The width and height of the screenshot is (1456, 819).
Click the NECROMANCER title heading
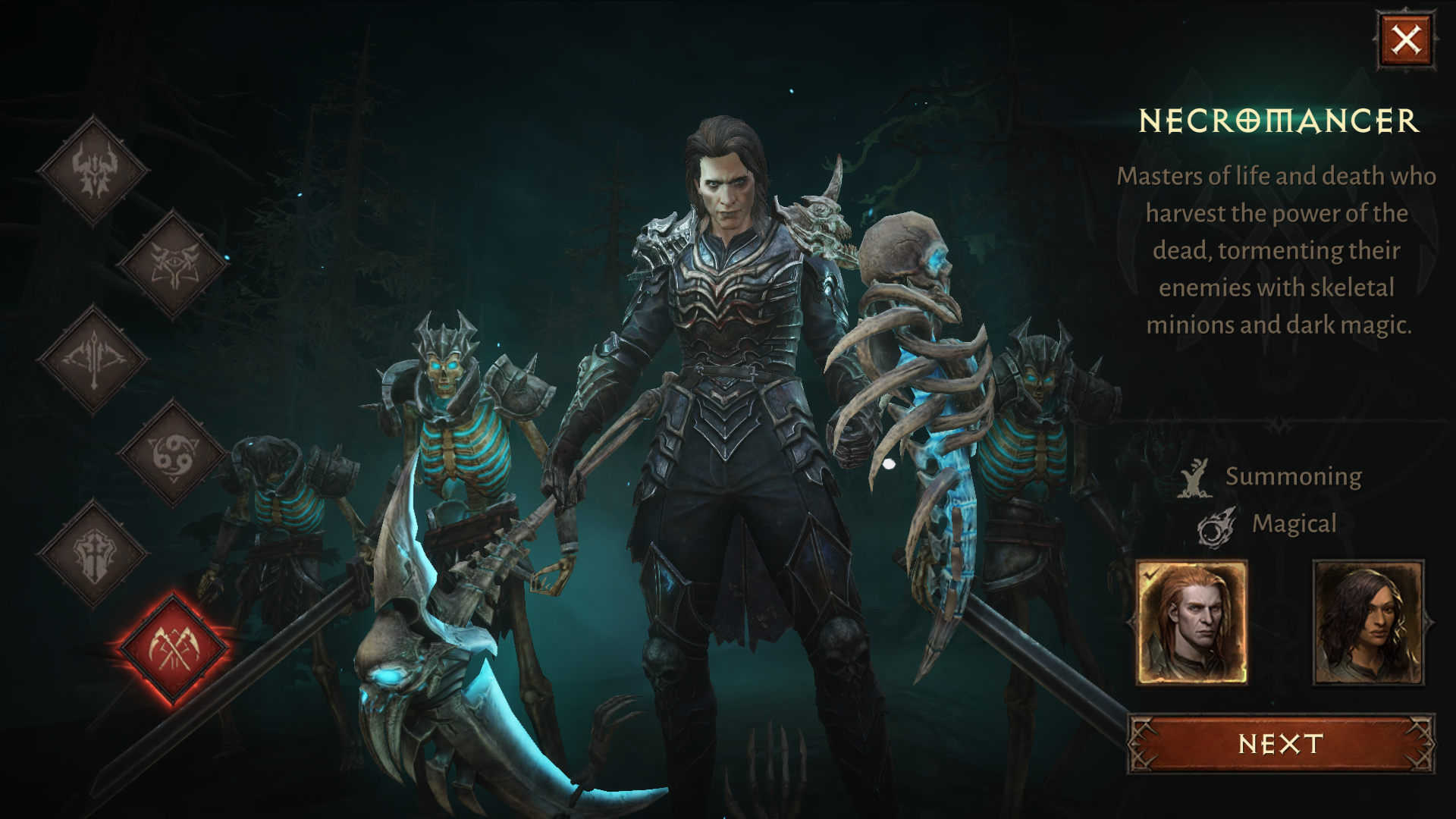1277,119
